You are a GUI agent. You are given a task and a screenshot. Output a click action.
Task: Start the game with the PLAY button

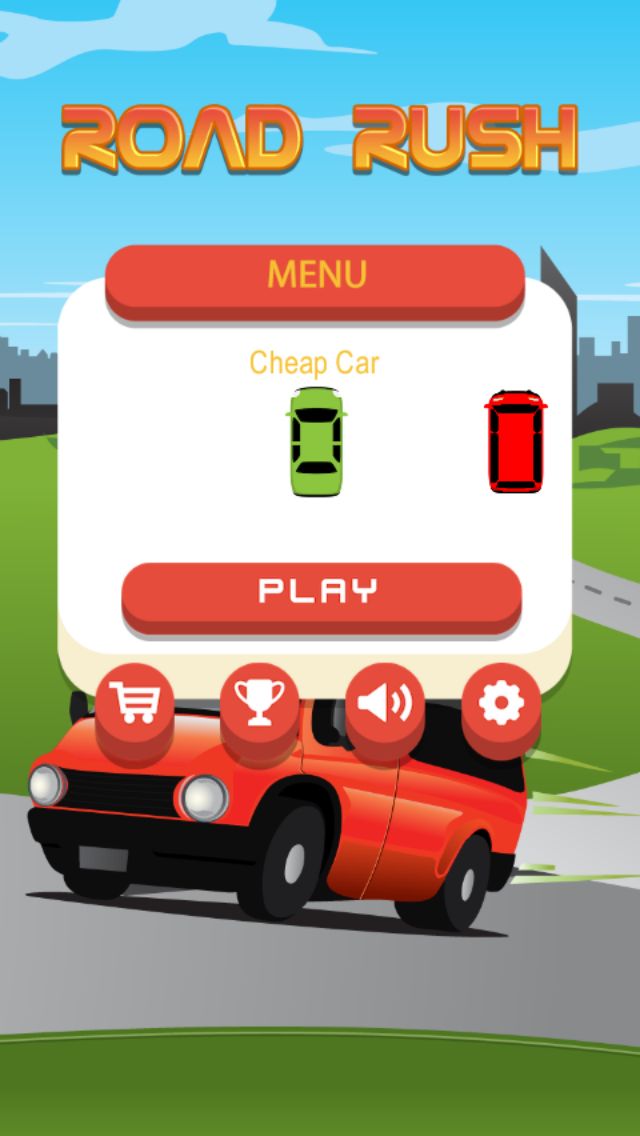pos(321,591)
